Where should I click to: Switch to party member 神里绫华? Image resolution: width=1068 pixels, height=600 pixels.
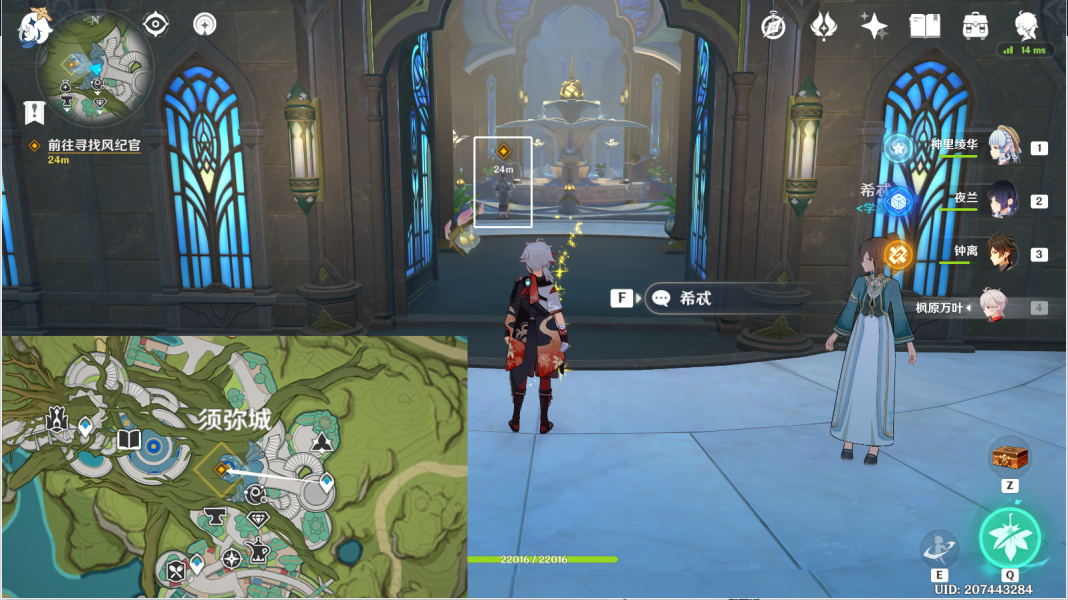click(1003, 147)
